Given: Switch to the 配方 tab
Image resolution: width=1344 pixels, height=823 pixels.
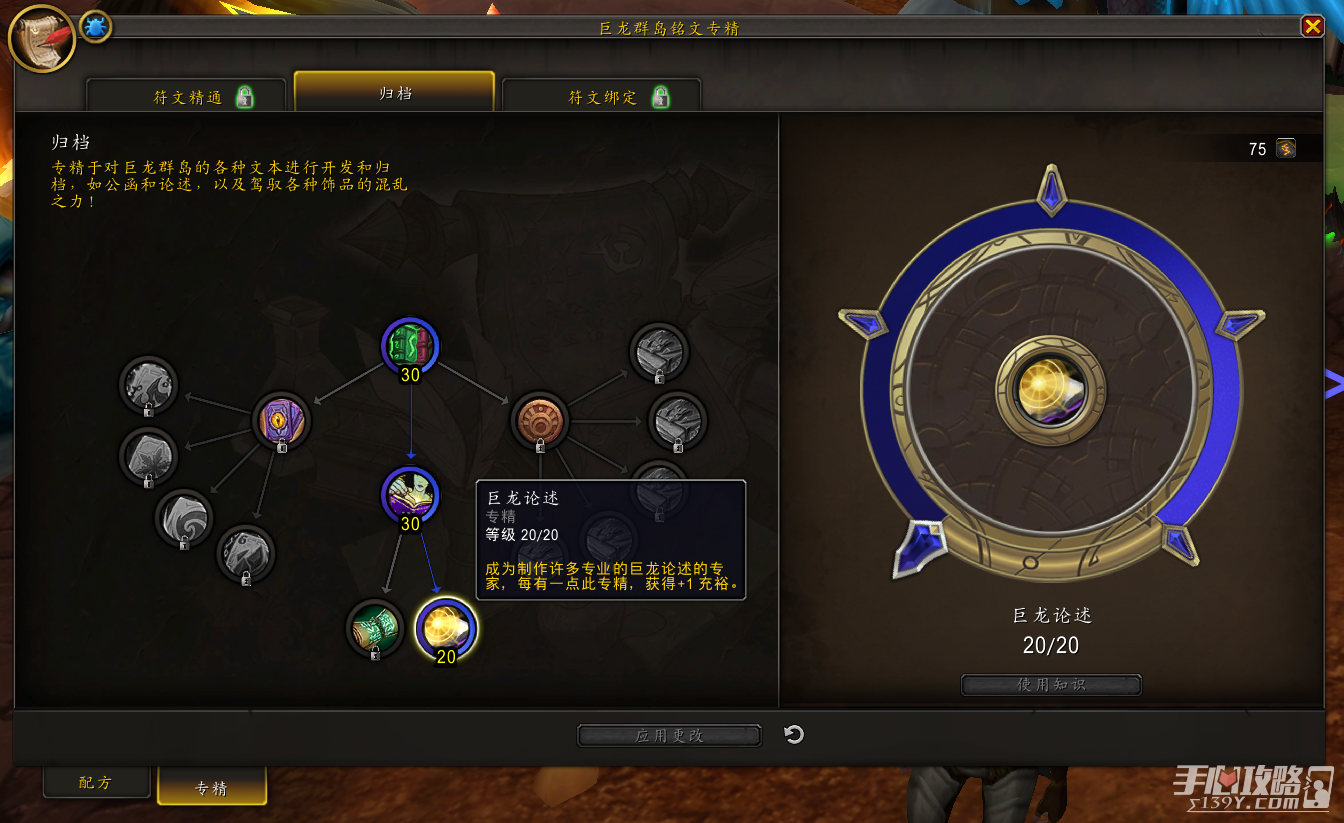Looking at the screenshot, I should (x=96, y=782).
